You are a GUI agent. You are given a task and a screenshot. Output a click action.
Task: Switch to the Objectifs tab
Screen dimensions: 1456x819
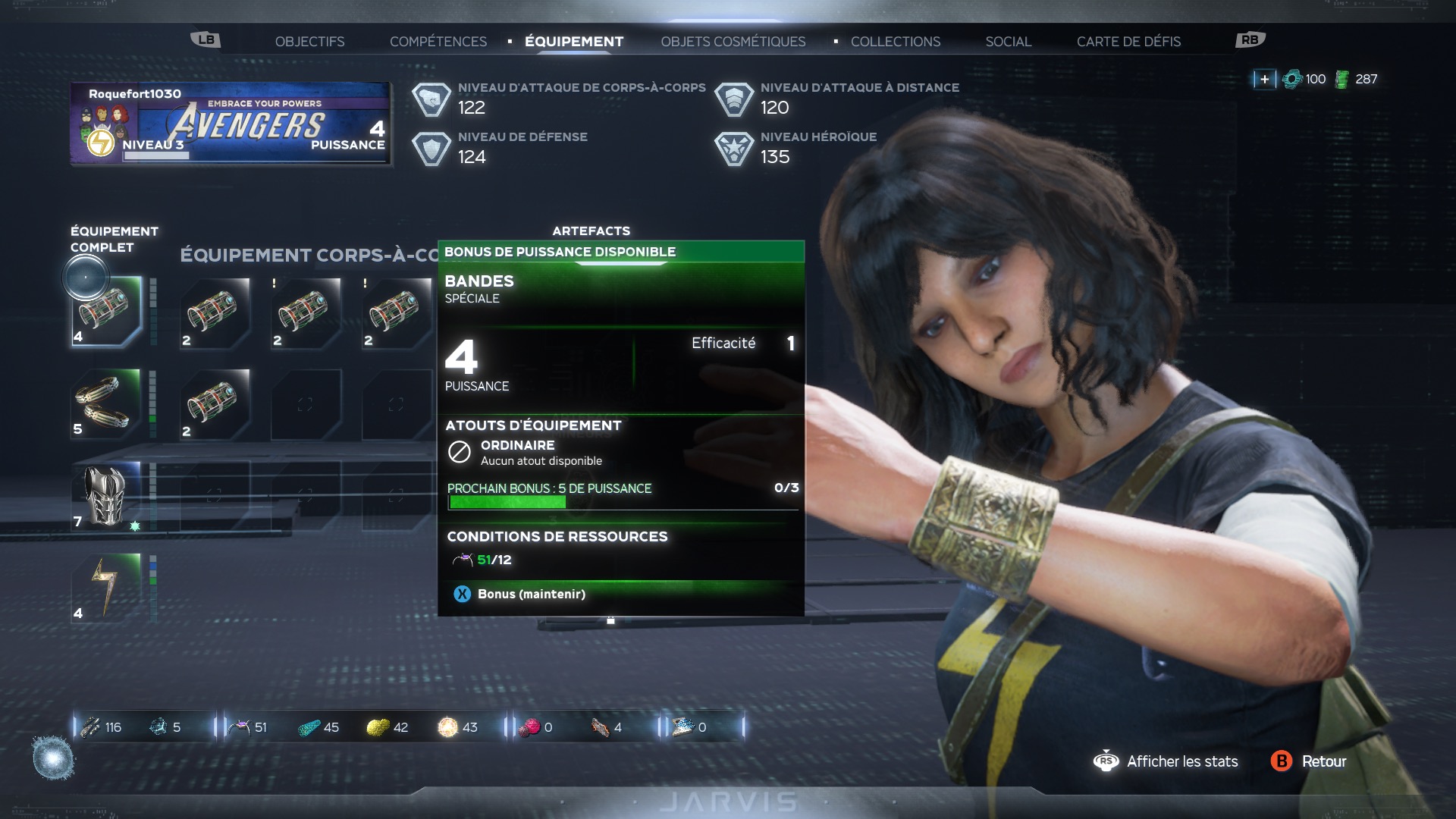(x=309, y=42)
